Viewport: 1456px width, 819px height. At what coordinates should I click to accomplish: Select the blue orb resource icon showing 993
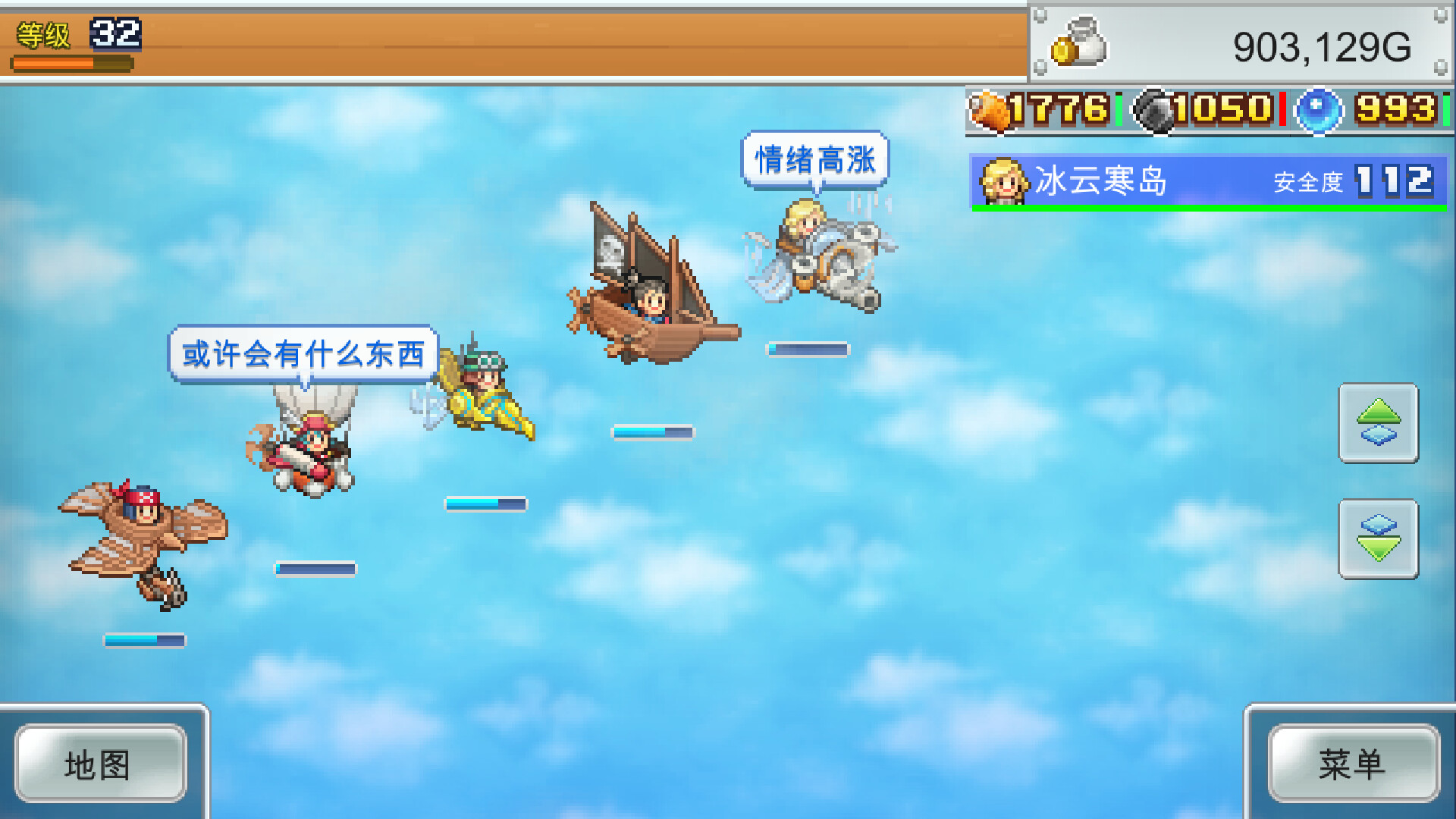(x=1319, y=111)
